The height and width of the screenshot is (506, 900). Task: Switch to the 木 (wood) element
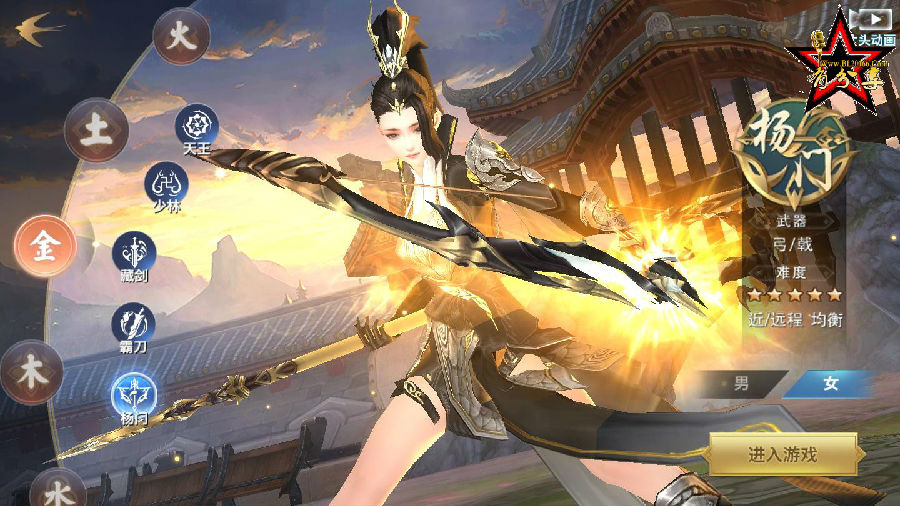32,370
